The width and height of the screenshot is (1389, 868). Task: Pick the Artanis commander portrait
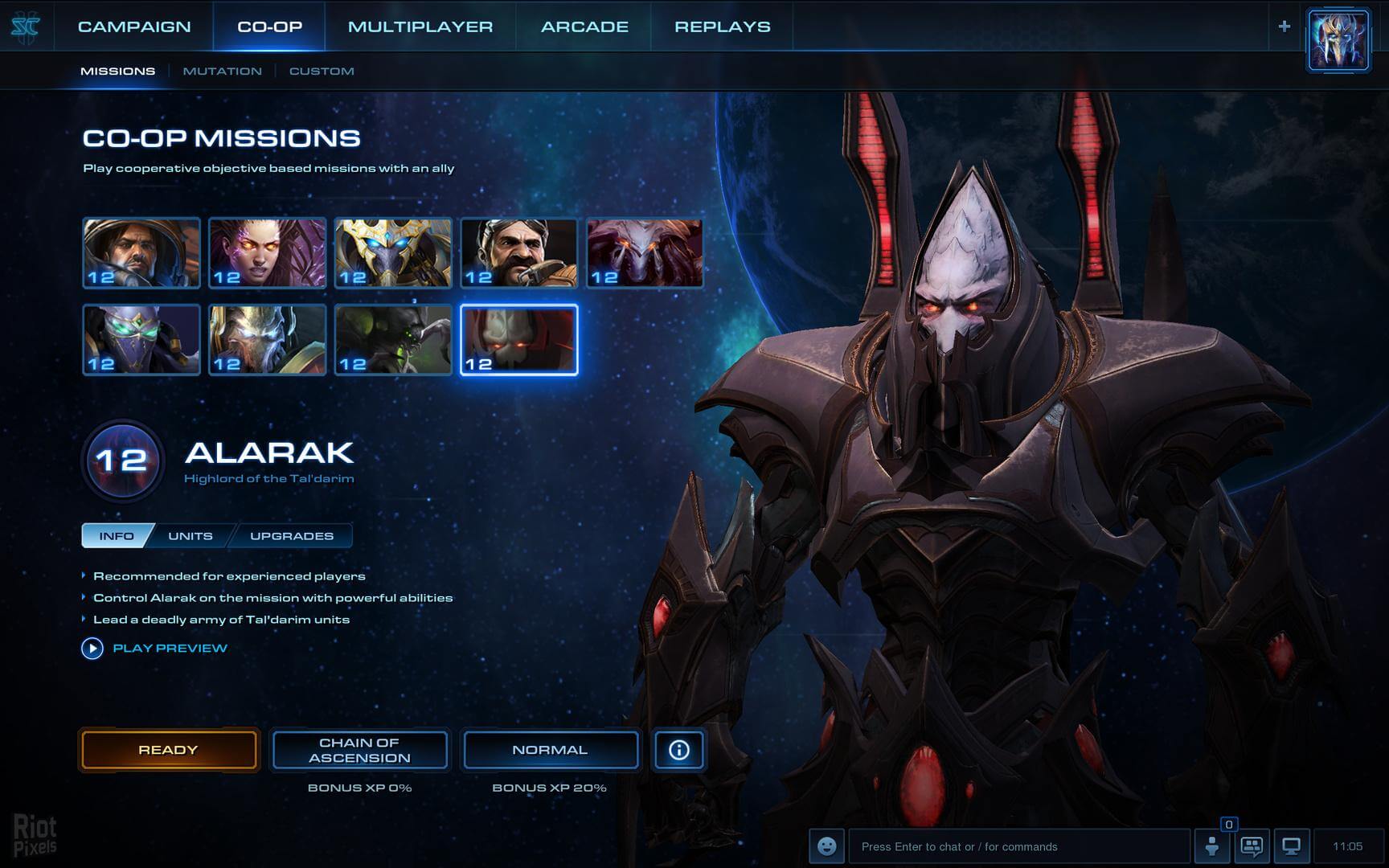pos(393,252)
